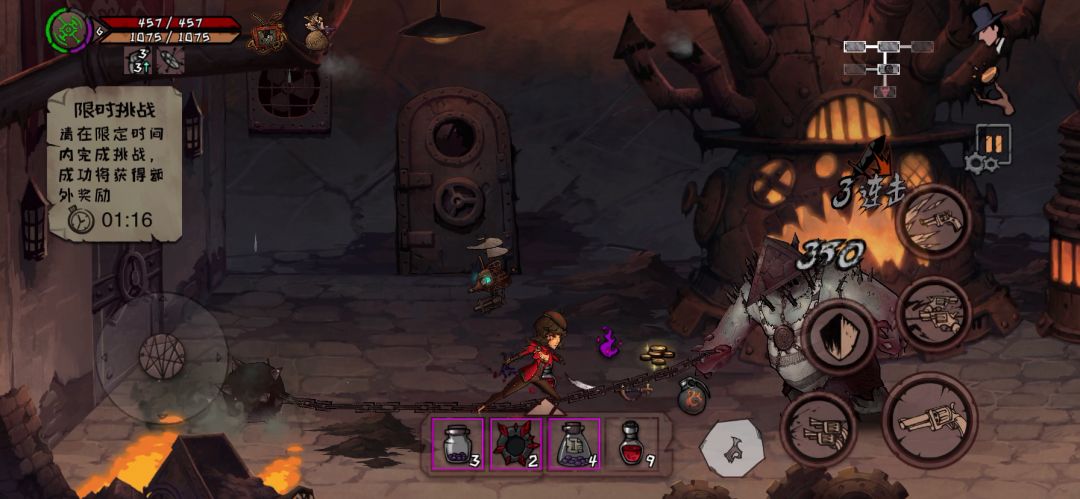Use the labeled flask with purple contents
The width and height of the screenshot is (1080, 499).
point(575,443)
